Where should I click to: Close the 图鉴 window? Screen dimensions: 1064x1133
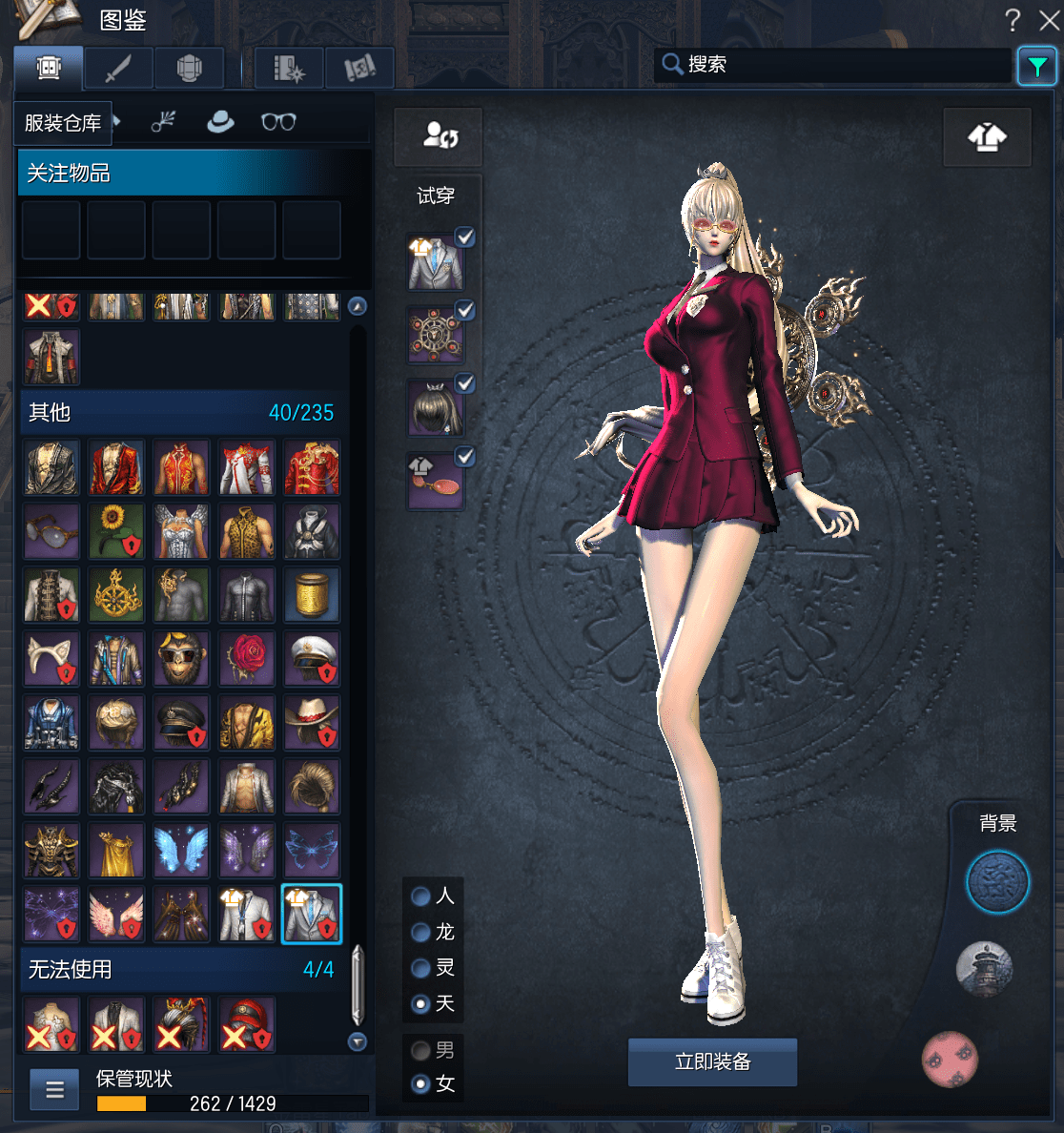[x=1049, y=20]
